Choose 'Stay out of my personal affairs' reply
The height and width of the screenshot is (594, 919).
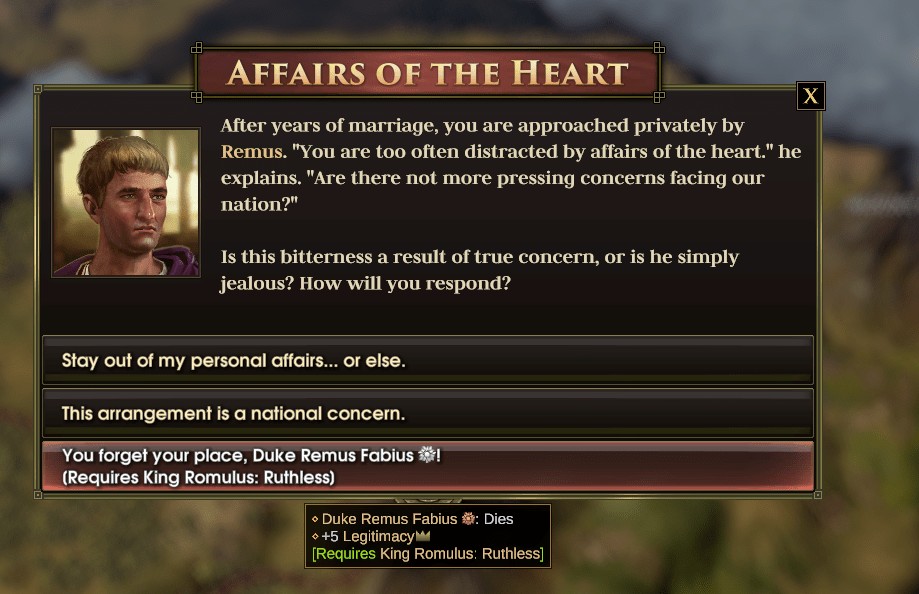428,360
